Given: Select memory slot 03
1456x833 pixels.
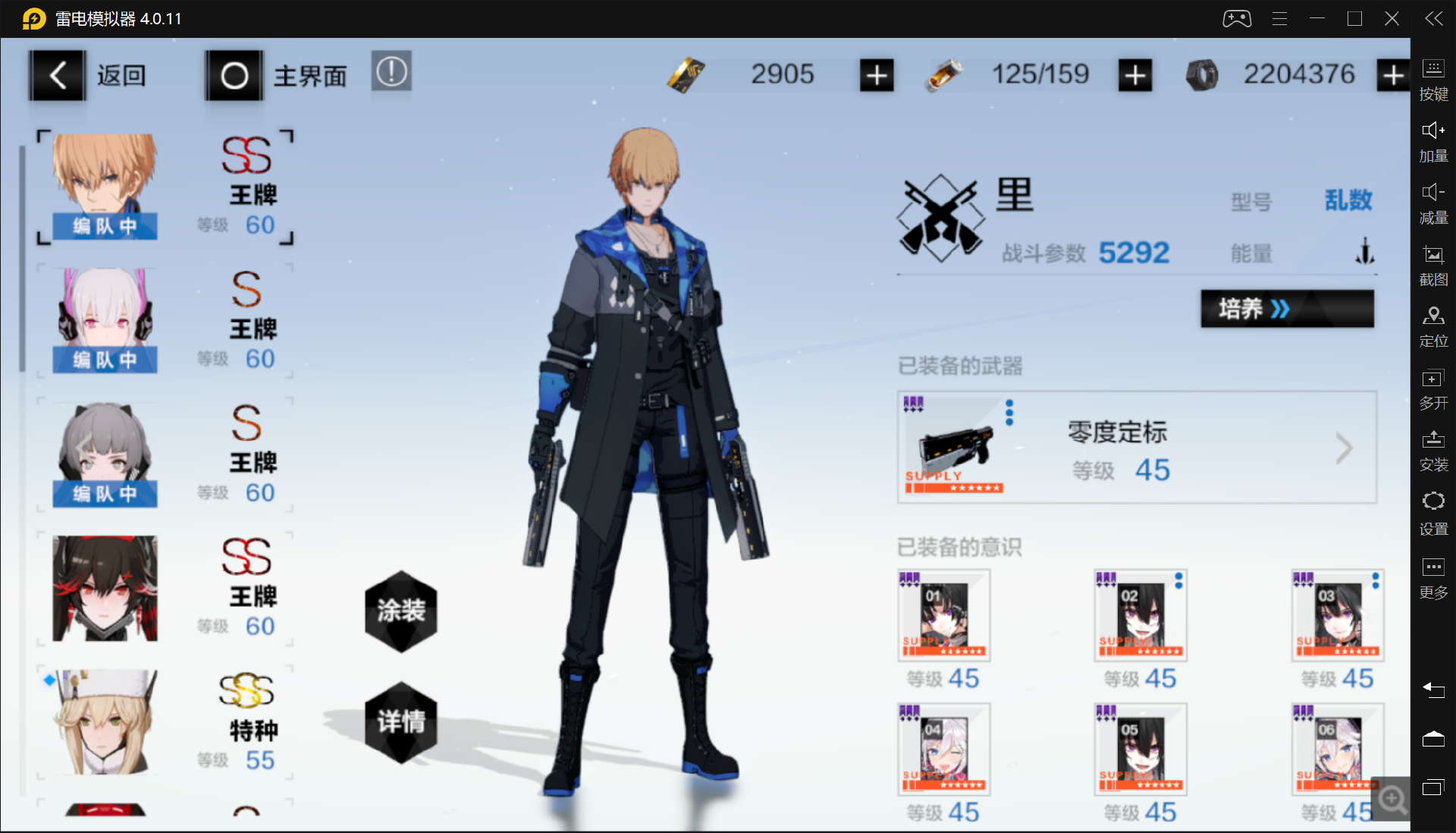Looking at the screenshot, I should tap(1338, 615).
